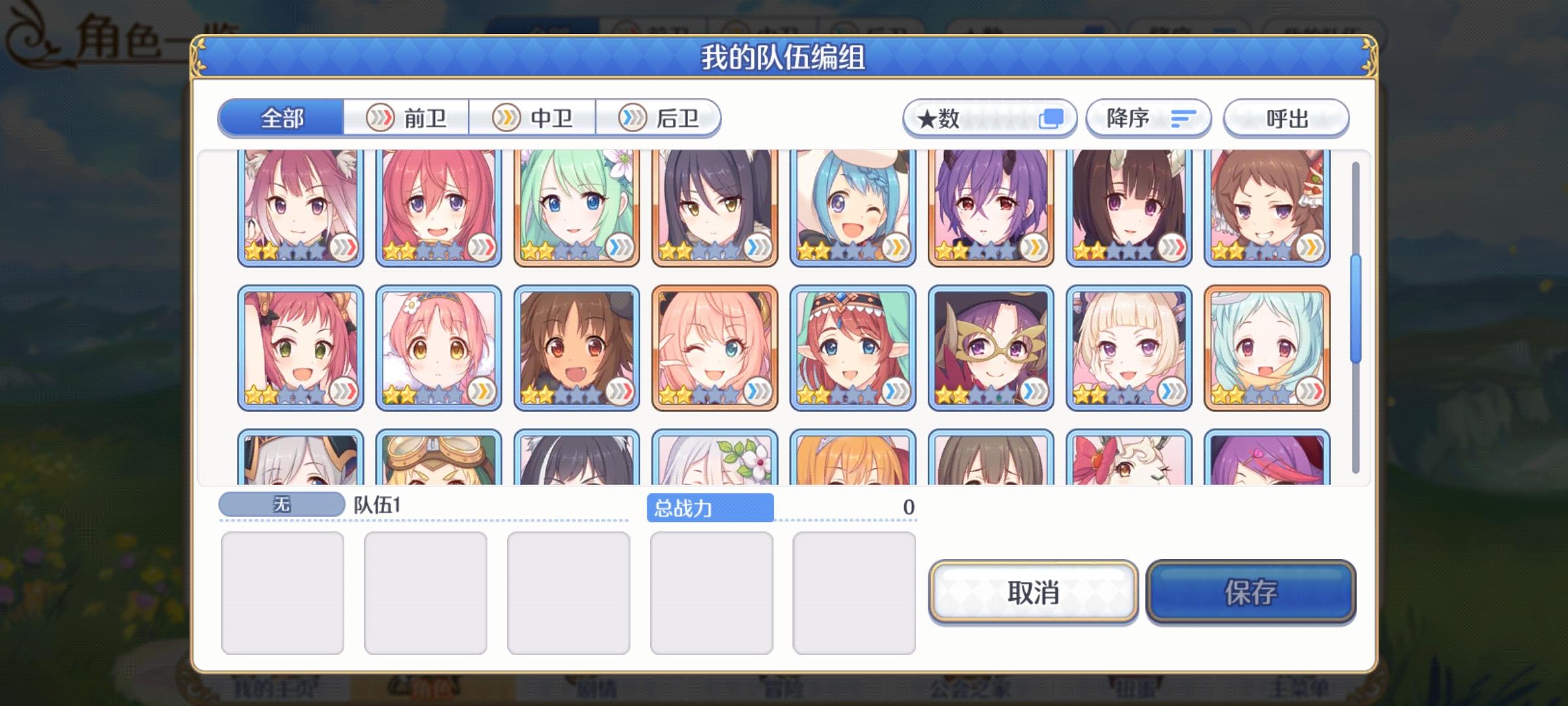Switch to the 全部 tab
Image resolution: width=1568 pixels, height=706 pixels.
[281, 119]
